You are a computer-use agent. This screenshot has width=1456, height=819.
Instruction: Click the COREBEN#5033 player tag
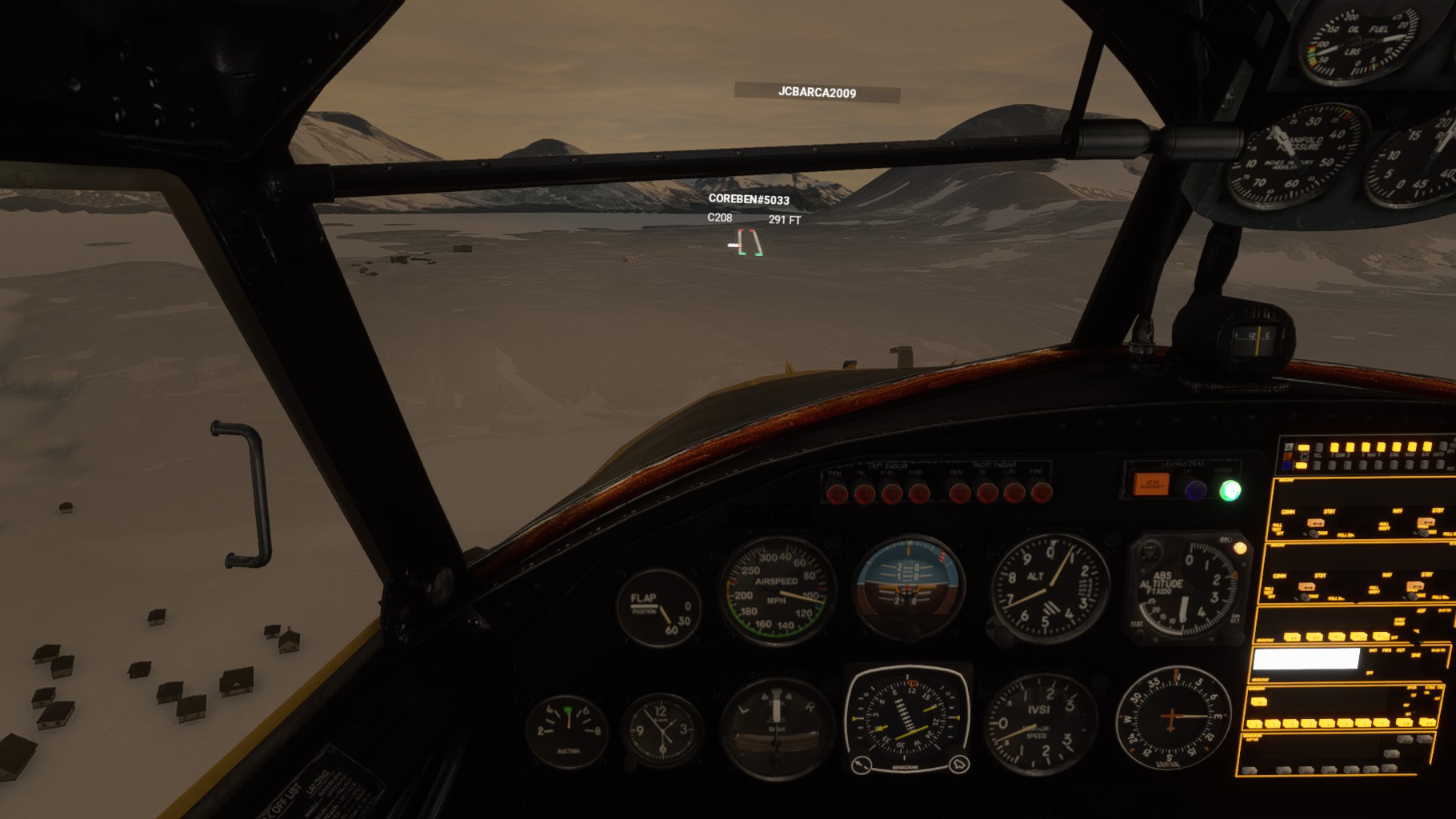[x=749, y=199]
